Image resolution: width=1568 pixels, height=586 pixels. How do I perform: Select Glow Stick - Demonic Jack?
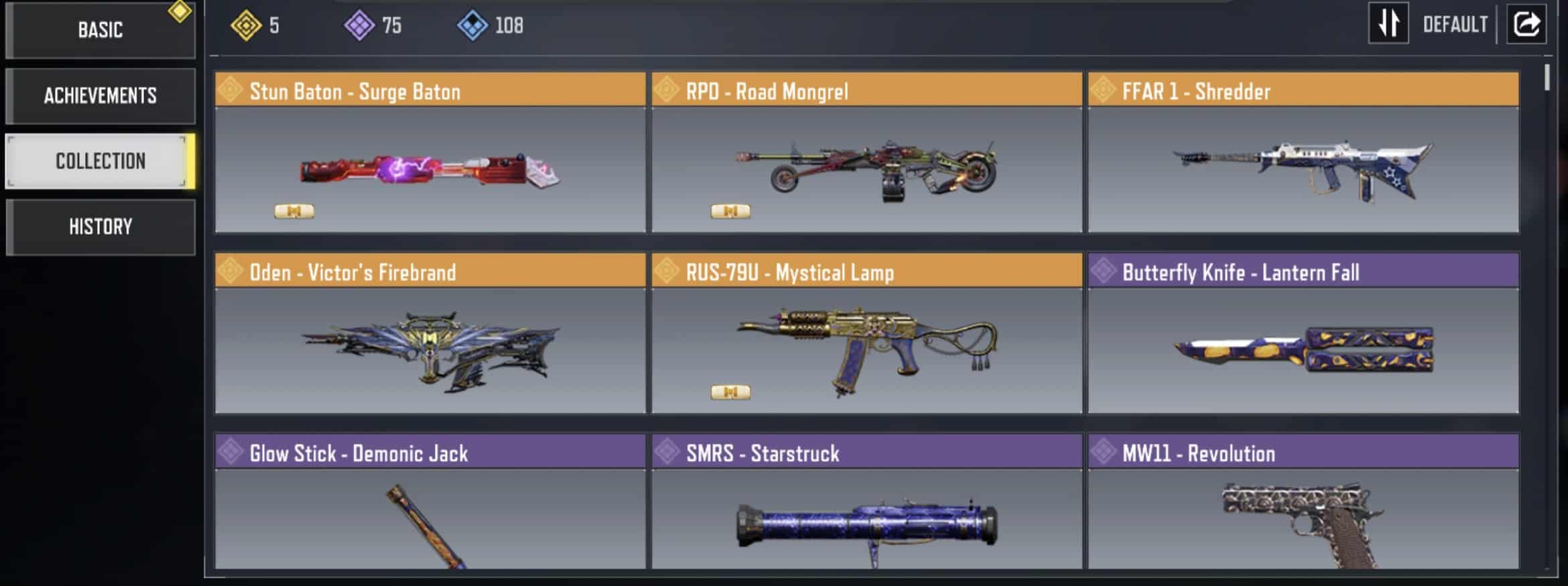tap(430, 502)
